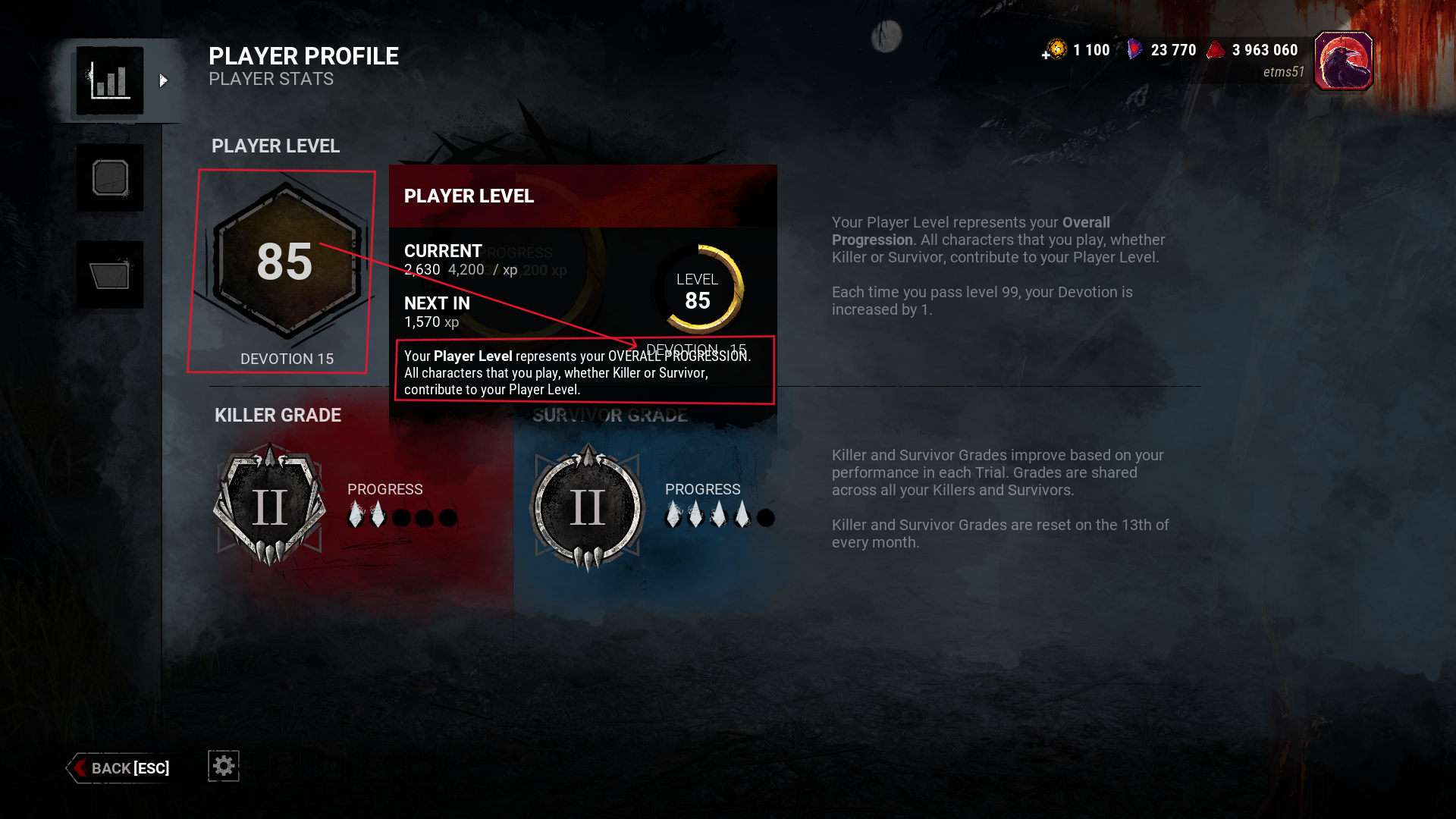Click the username etms51 label
Viewport: 1456px width, 819px height.
coord(1284,71)
